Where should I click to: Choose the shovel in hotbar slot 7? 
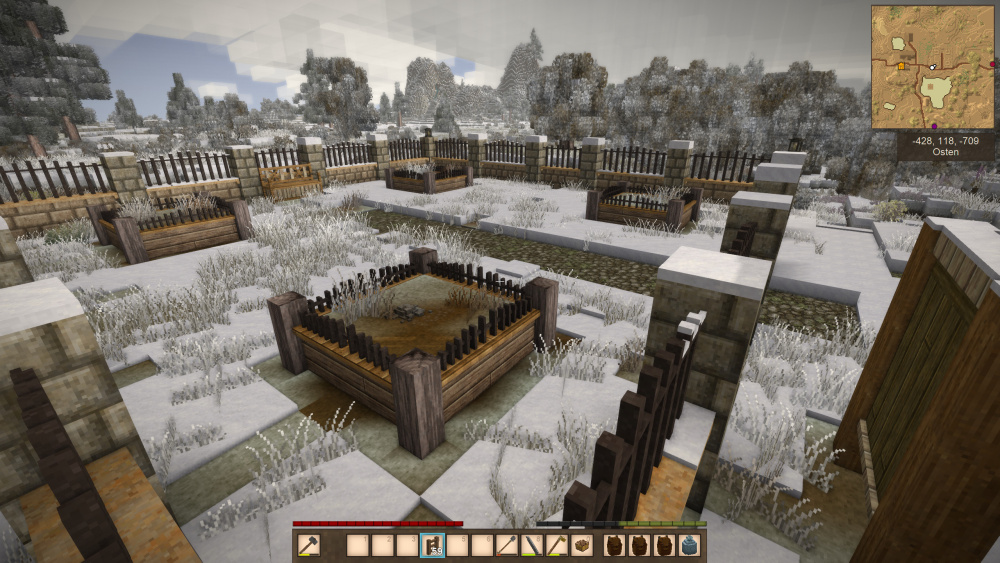[x=507, y=546]
